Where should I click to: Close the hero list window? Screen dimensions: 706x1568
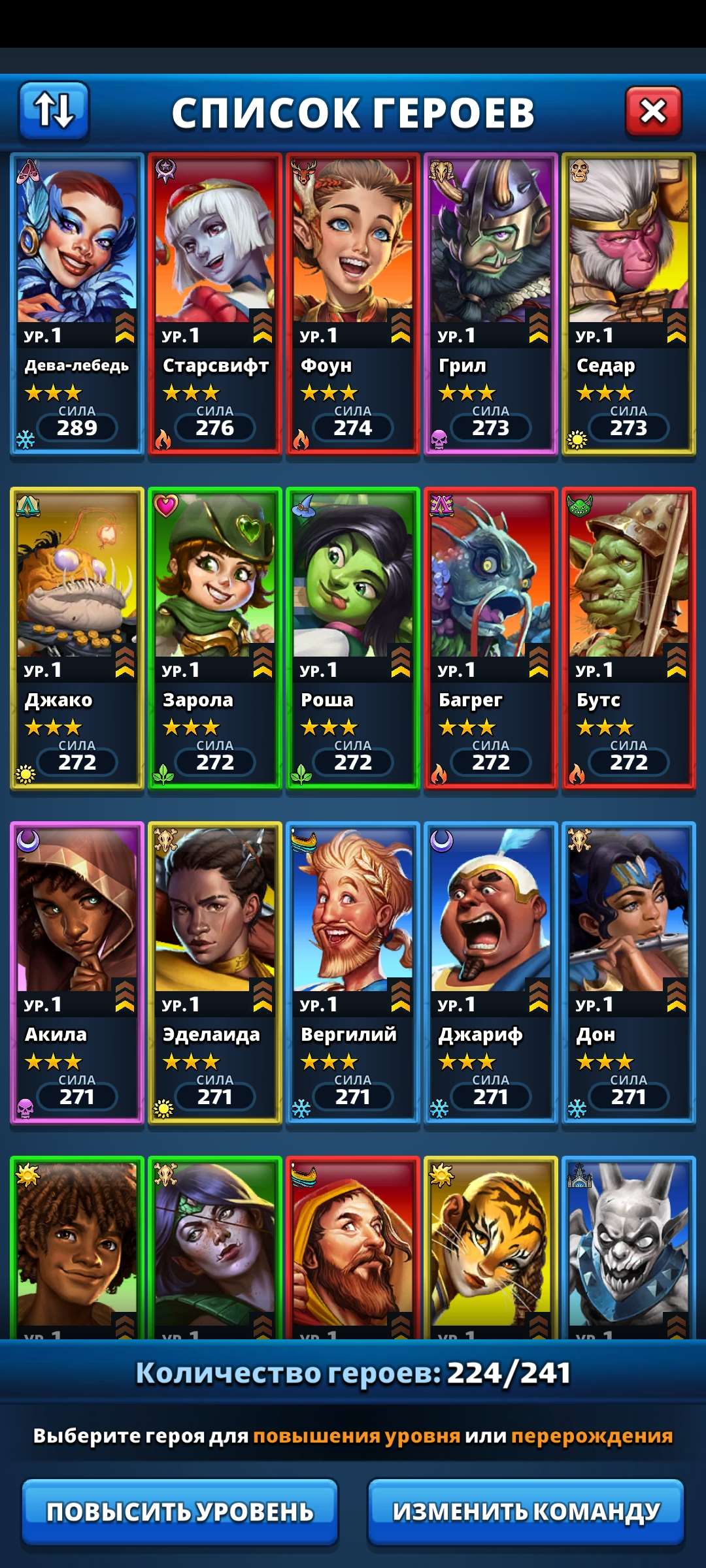(653, 112)
